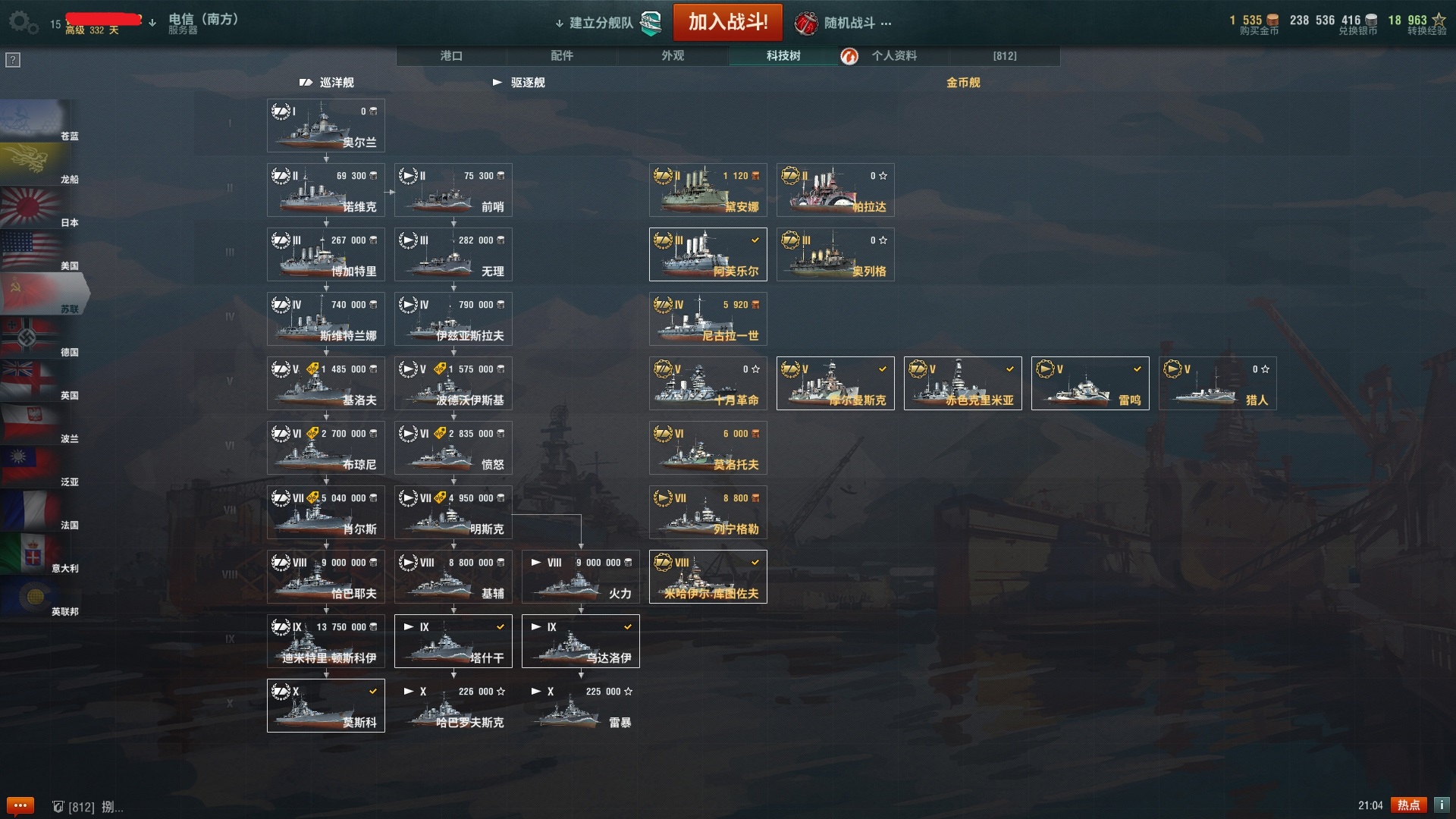Click the red 加入战斗! battle button
The width and height of the screenshot is (1456, 819).
click(x=727, y=23)
